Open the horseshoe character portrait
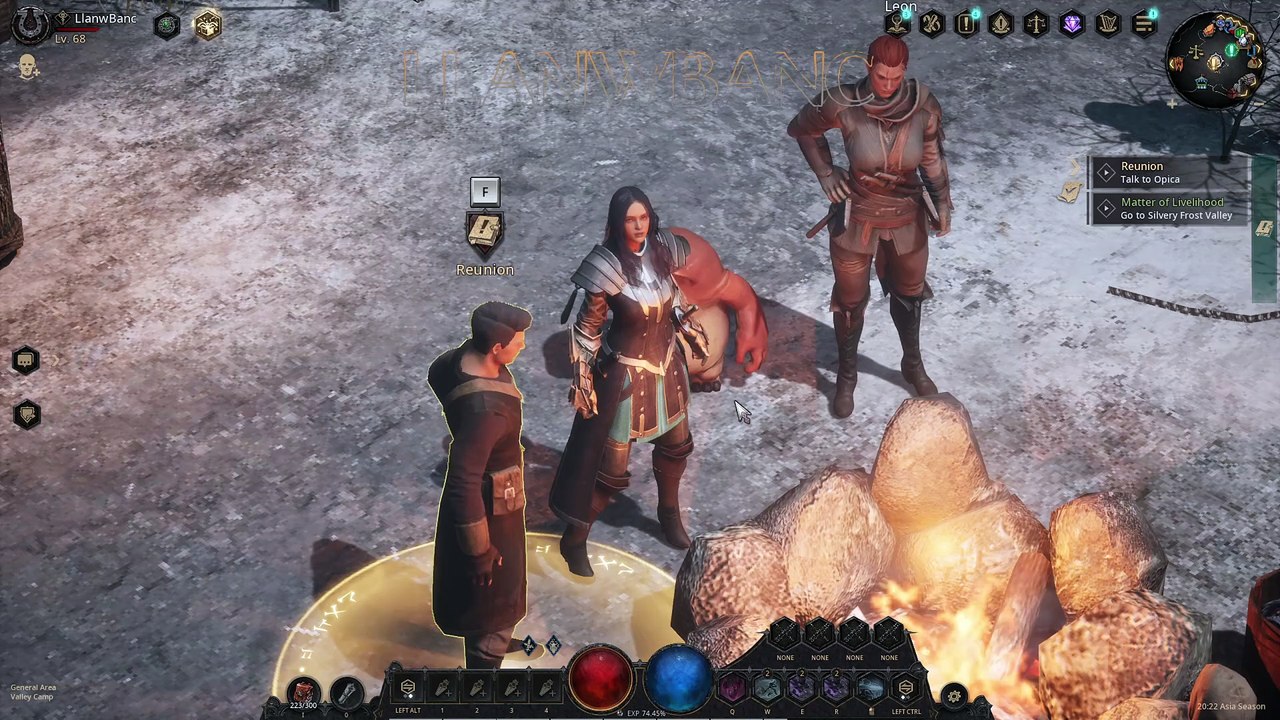This screenshot has width=1280, height=720. point(30,24)
